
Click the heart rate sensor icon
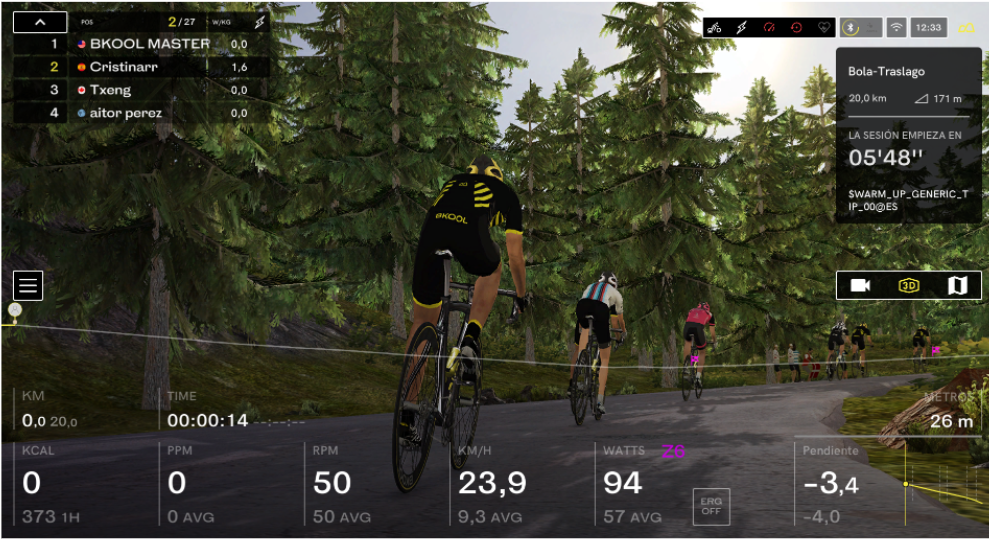click(823, 28)
